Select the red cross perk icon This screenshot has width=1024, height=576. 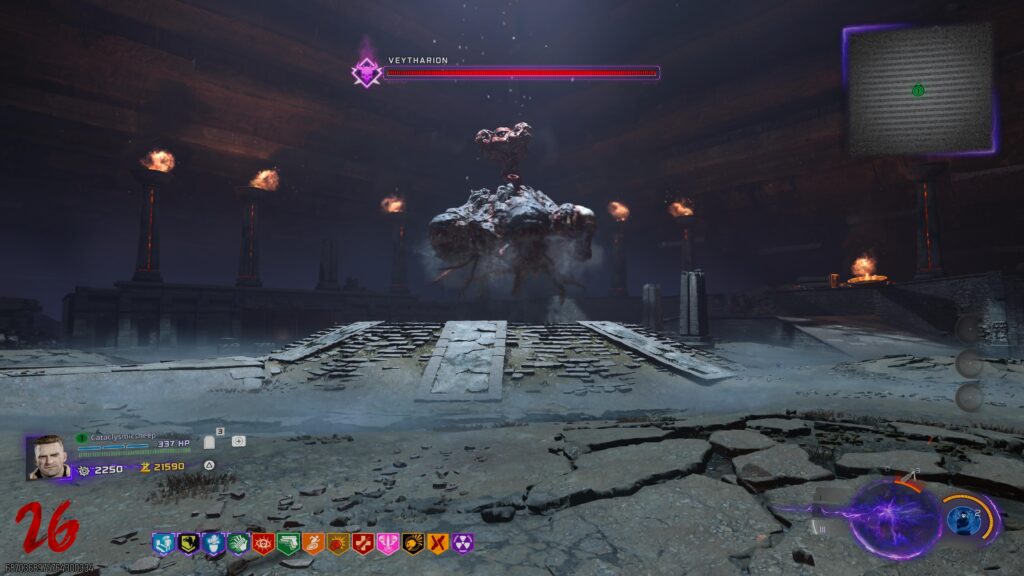[x=363, y=543]
